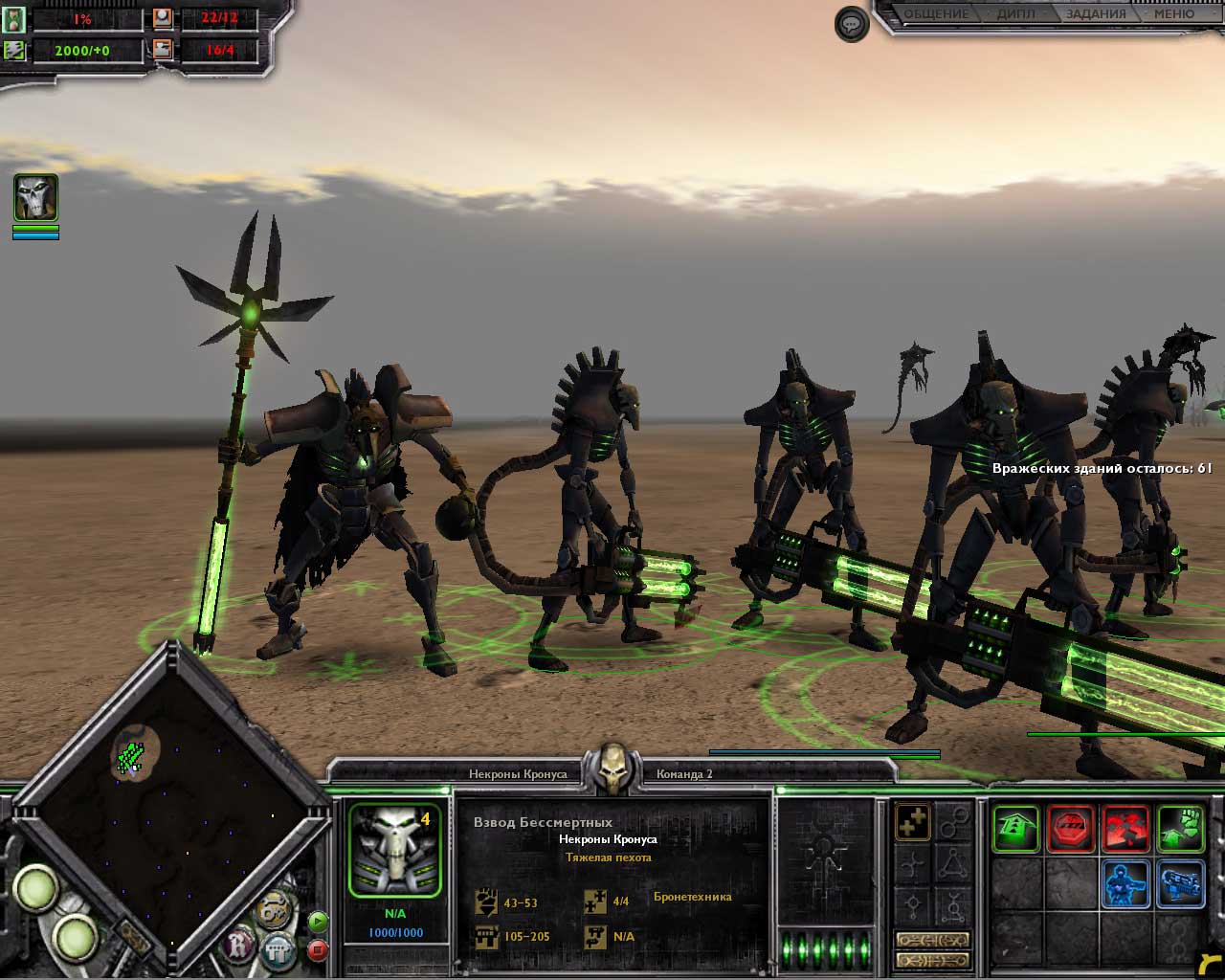Click the gold plus reinforce button
Viewport: 1225px width, 980px height.
pos(912,822)
